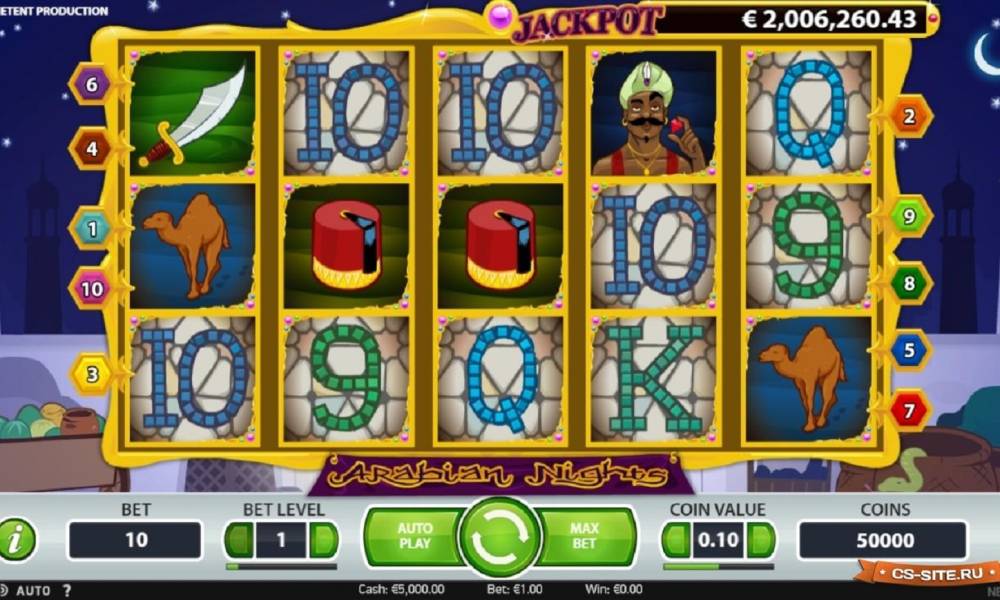Toggle the AUTO option in bottom bar

coord(32,590)
